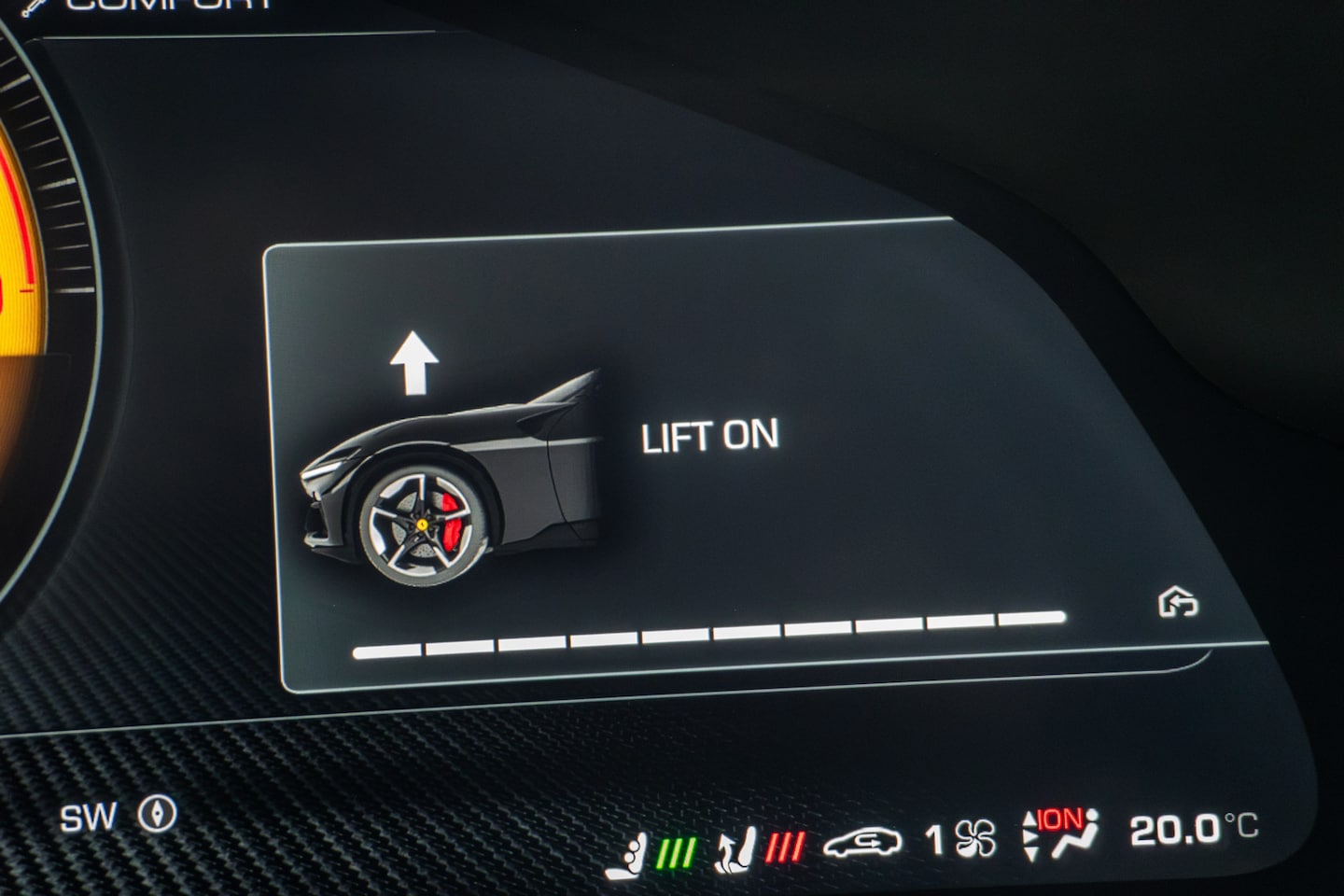Toggle the air recirculation car icon
Image resolution: width=1344 pixels, height=896 pixels.
862,841
